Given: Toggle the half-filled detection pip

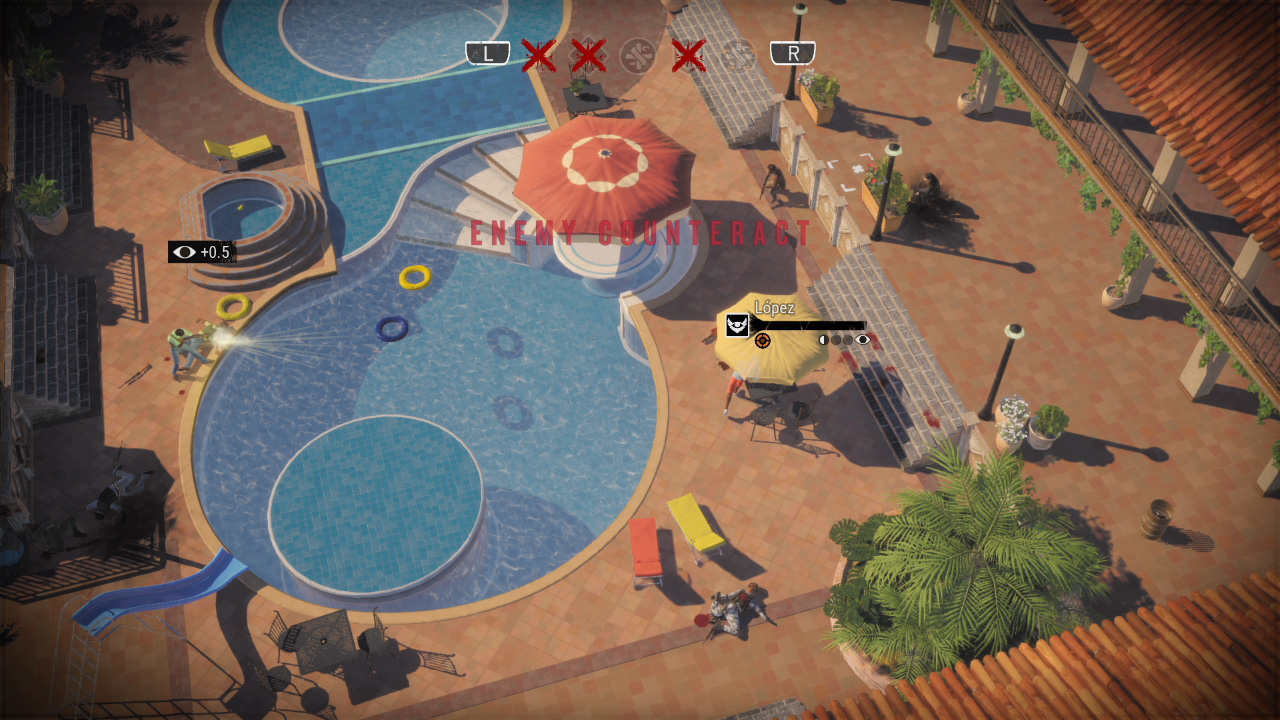Looking at the screenshot, I should [824, 340].
